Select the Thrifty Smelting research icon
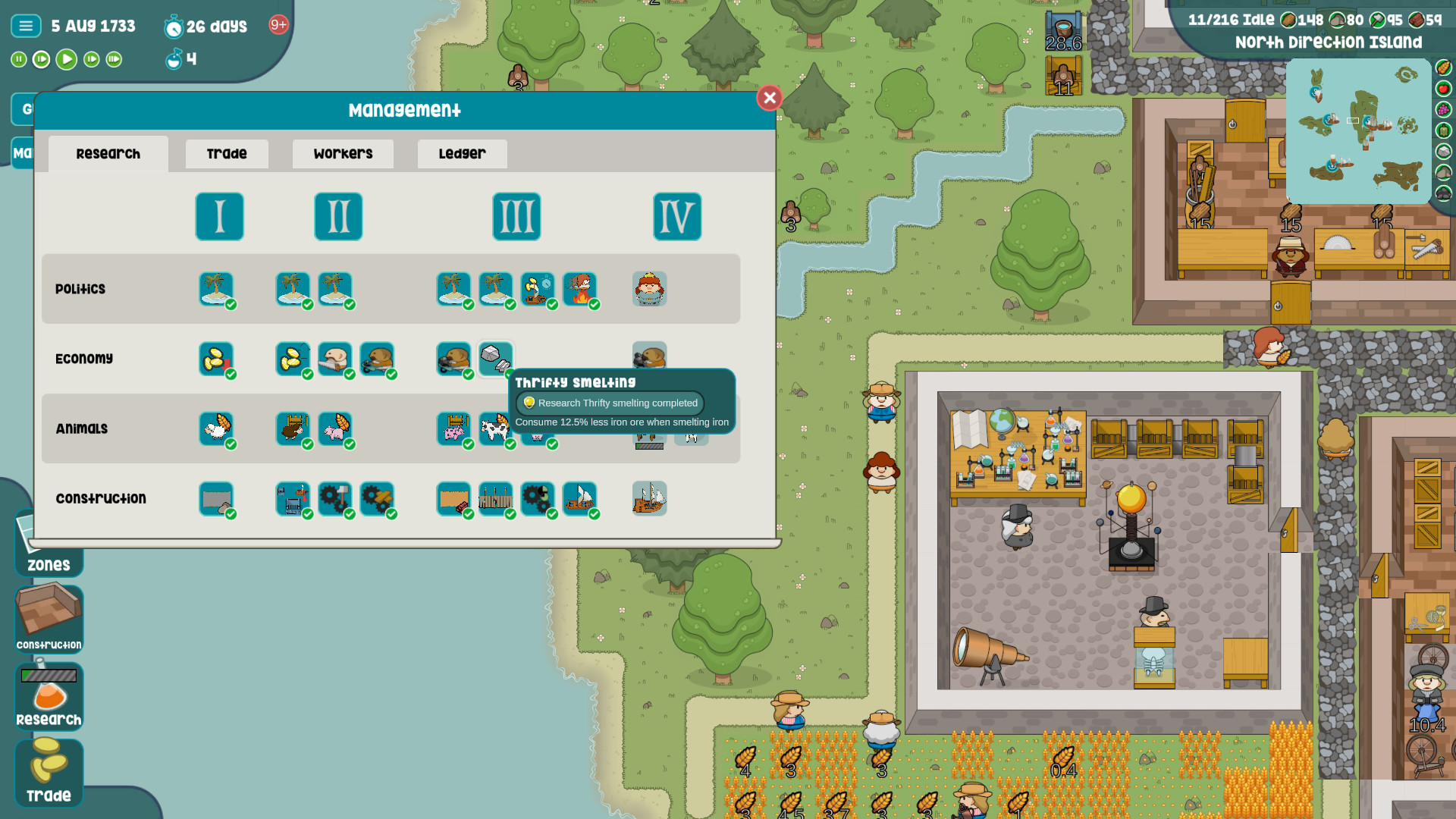The image size is (1456, 819). click(497, 359)
